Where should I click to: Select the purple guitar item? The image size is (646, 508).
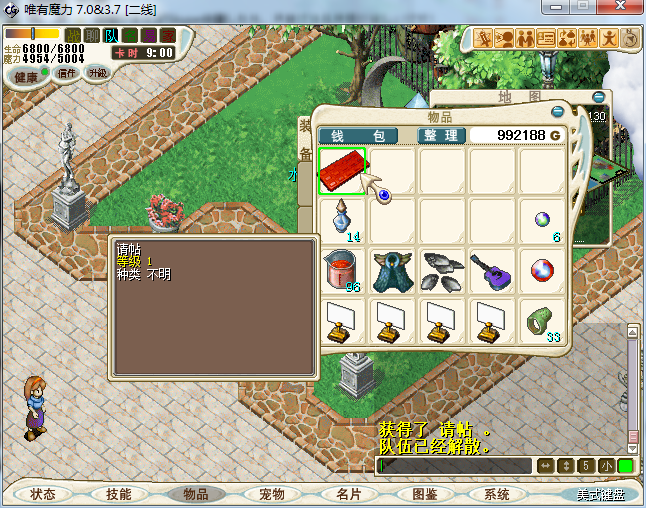pos(492,271)
